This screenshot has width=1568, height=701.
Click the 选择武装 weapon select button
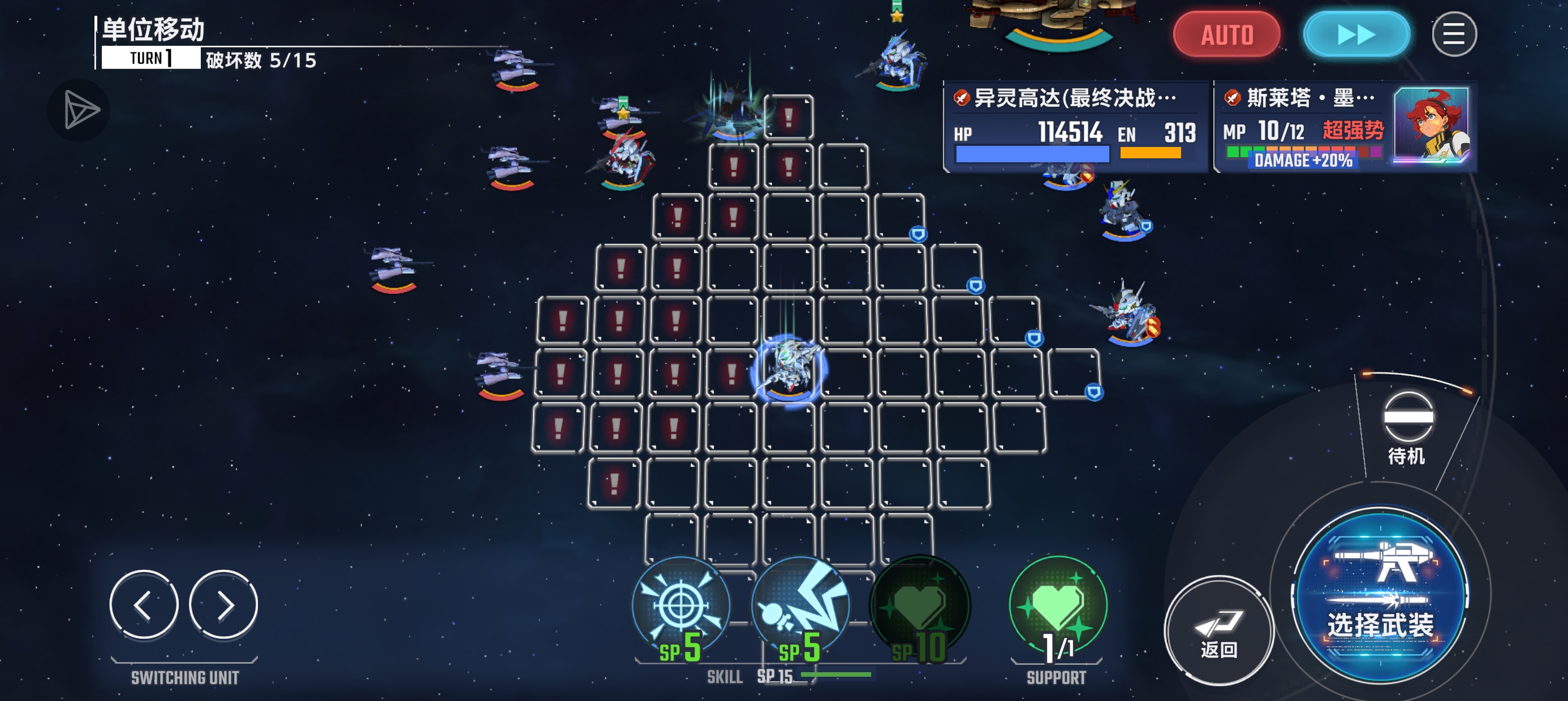click(x=1380, y=594)
